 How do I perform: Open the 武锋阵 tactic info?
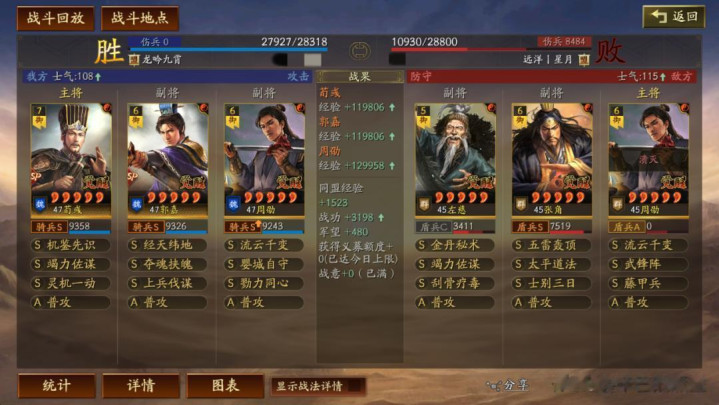click(x=648, y=264)
